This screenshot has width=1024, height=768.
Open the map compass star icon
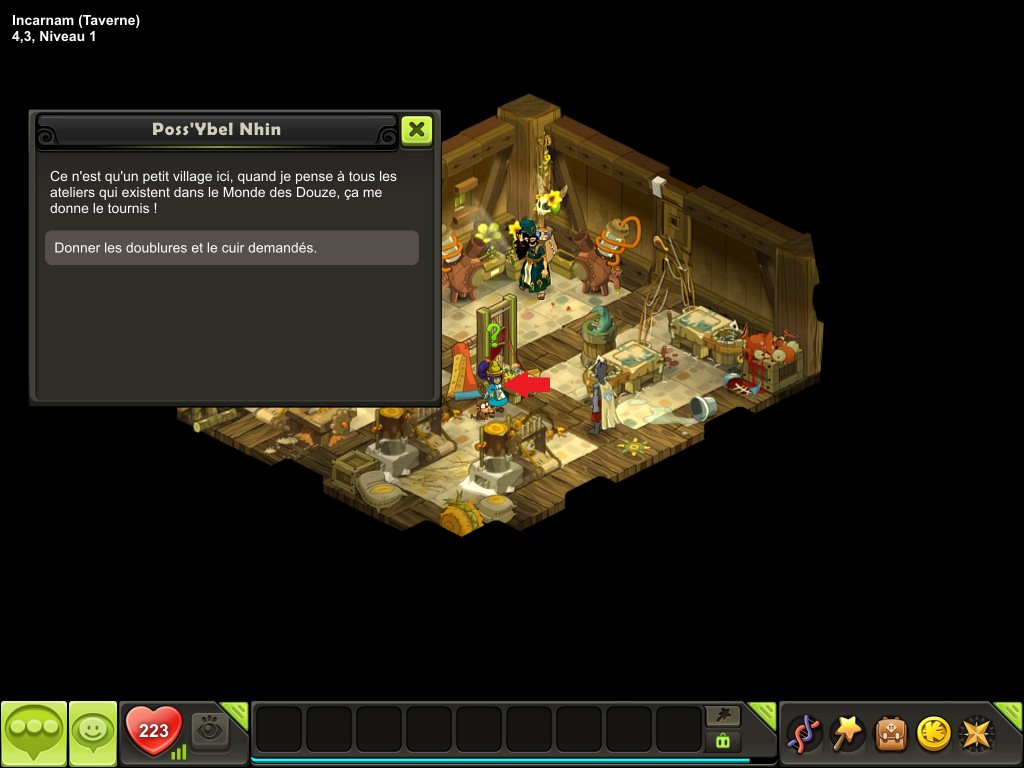pos(976,734)
